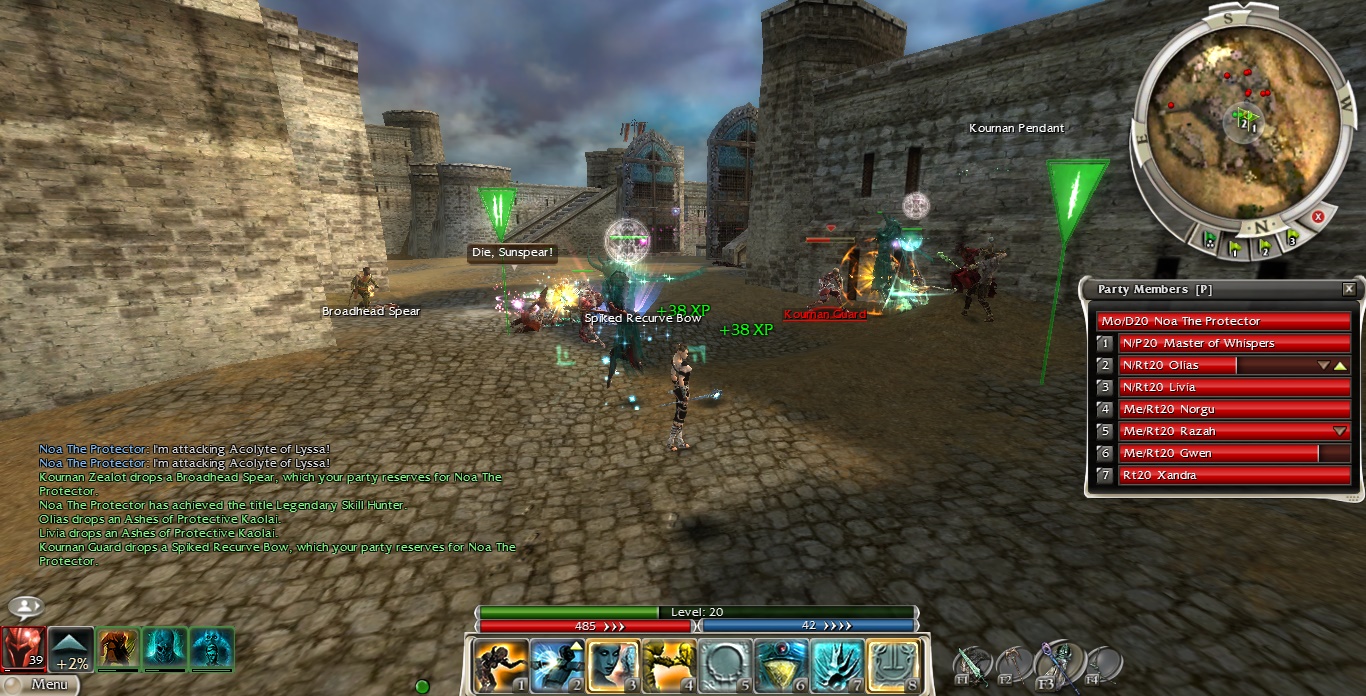Select the F3 staff weapon set
Viewport: 1366px width, 696px height.
1059,663
